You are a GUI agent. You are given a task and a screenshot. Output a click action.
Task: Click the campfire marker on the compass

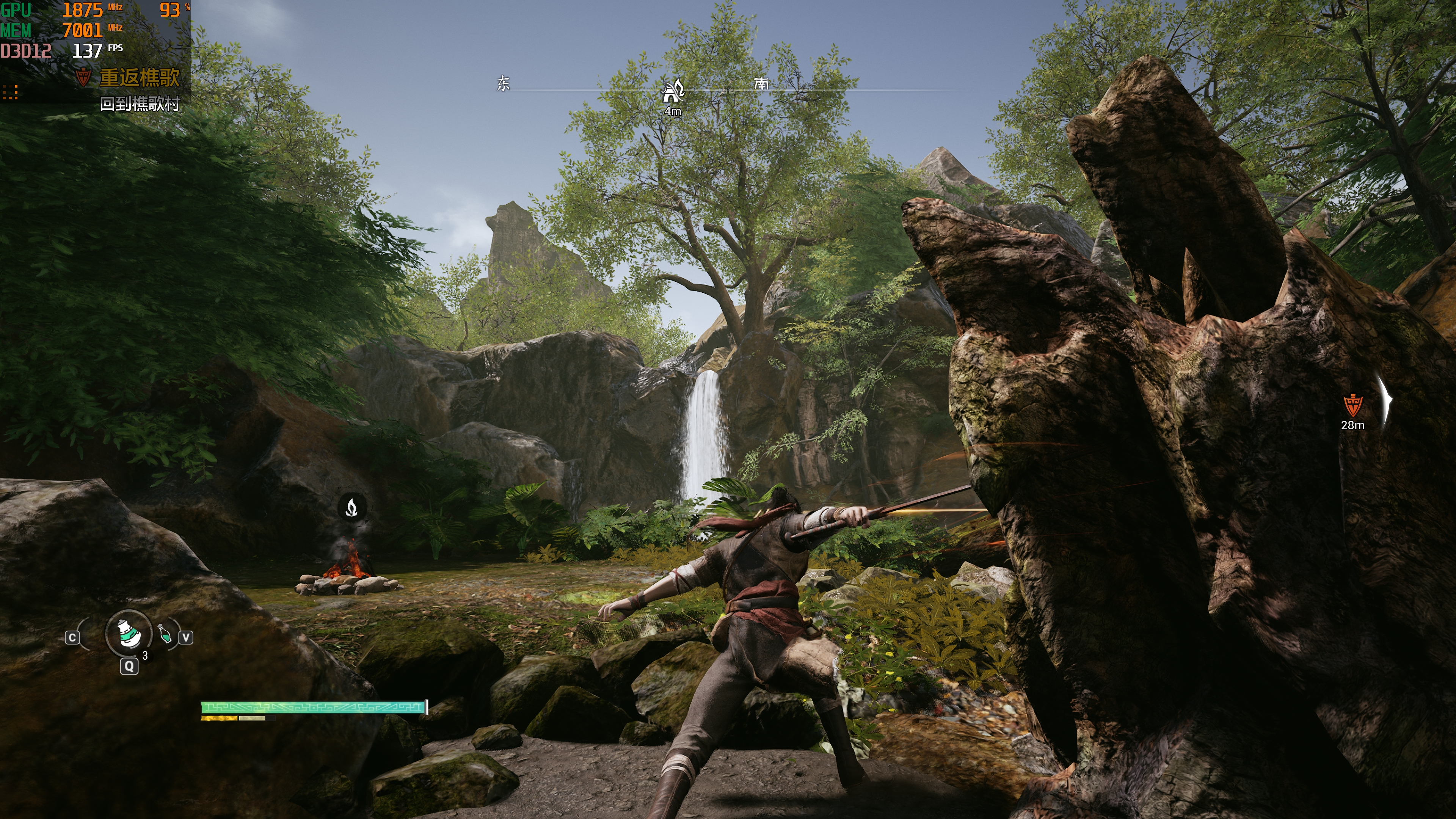(673, 91)
